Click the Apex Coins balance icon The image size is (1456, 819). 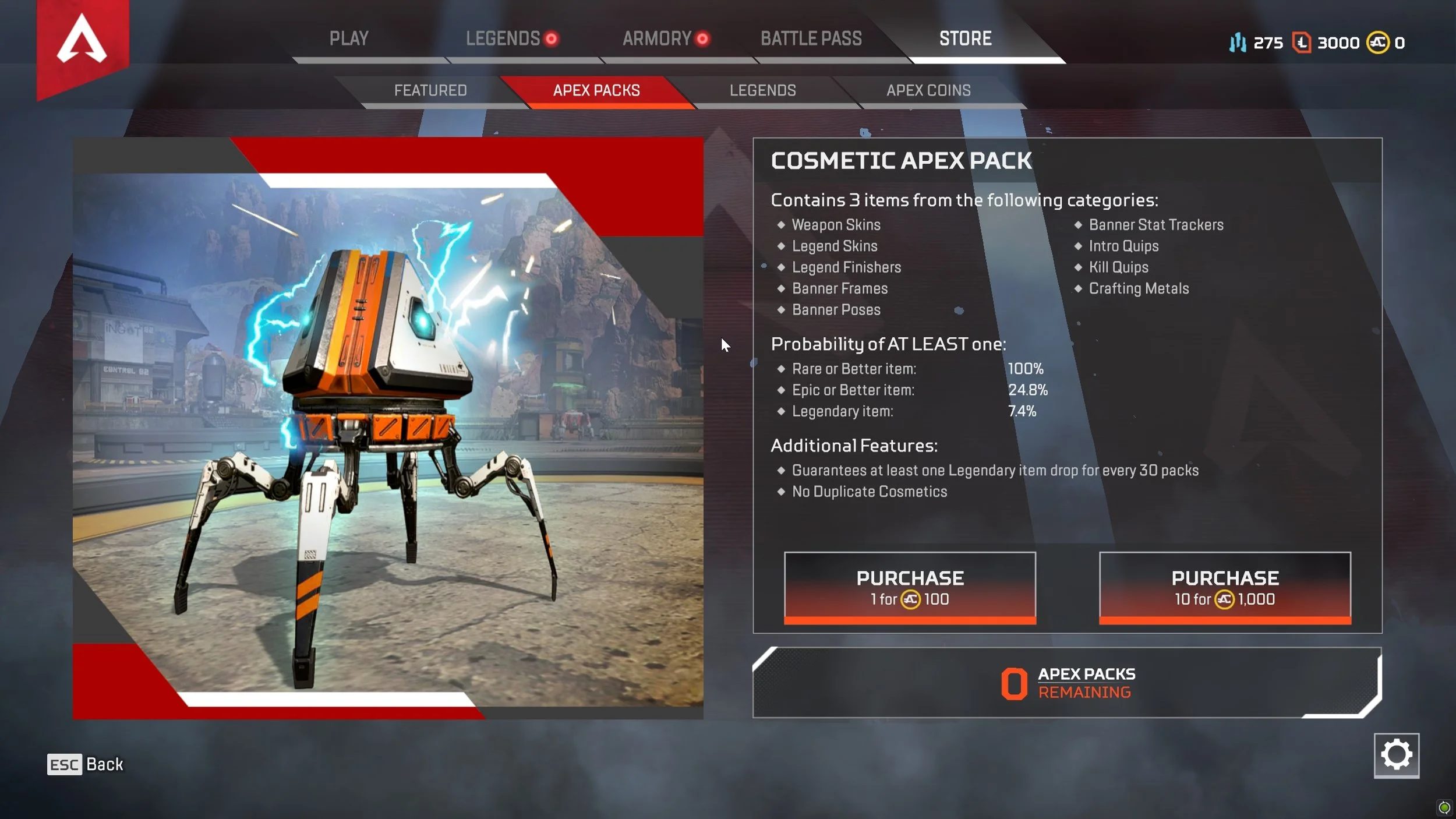1378,42
